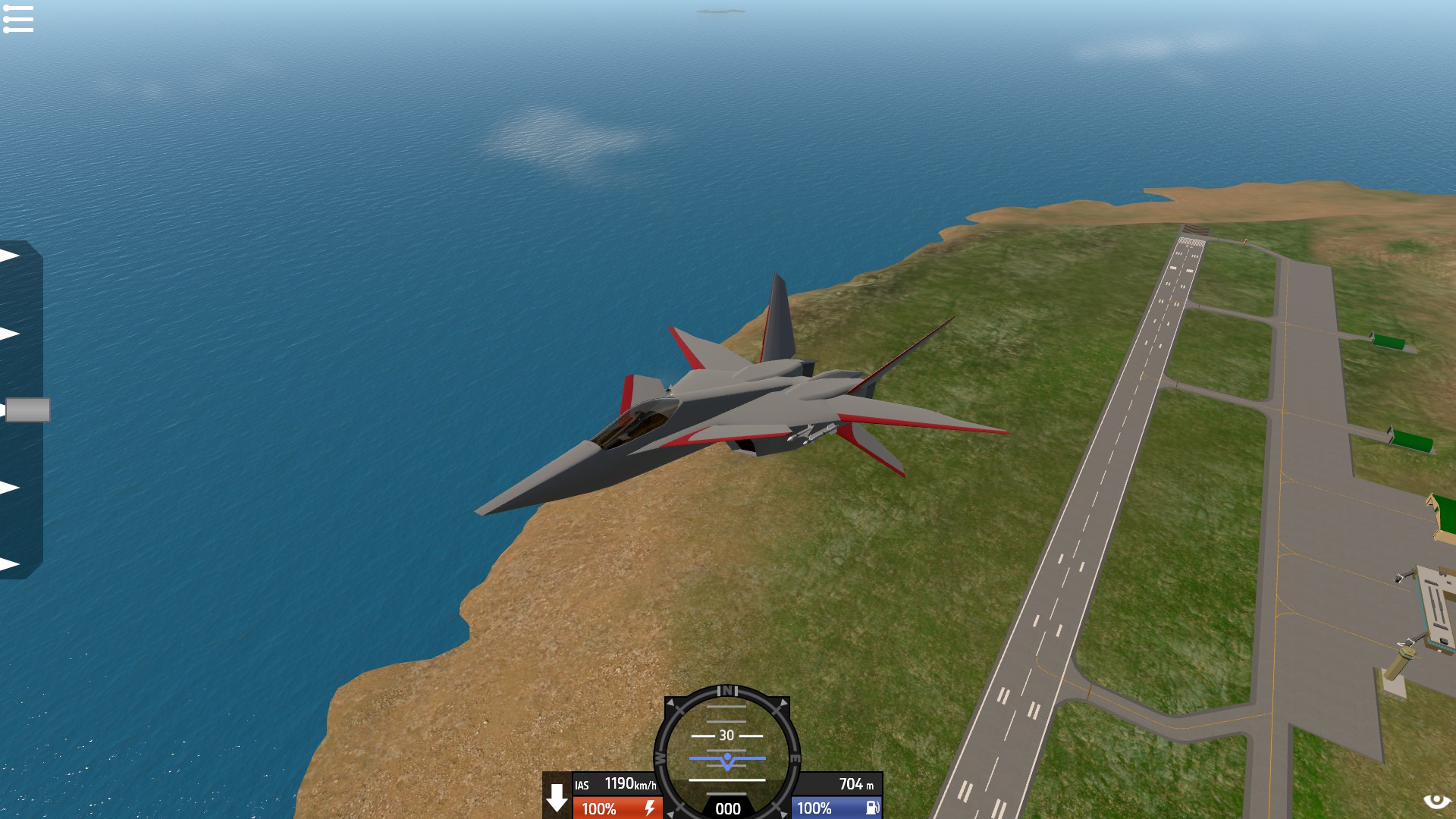Toggle the eye camera view icon
The height and width of the screenshot is (819, 1456).
[1436, 801]
